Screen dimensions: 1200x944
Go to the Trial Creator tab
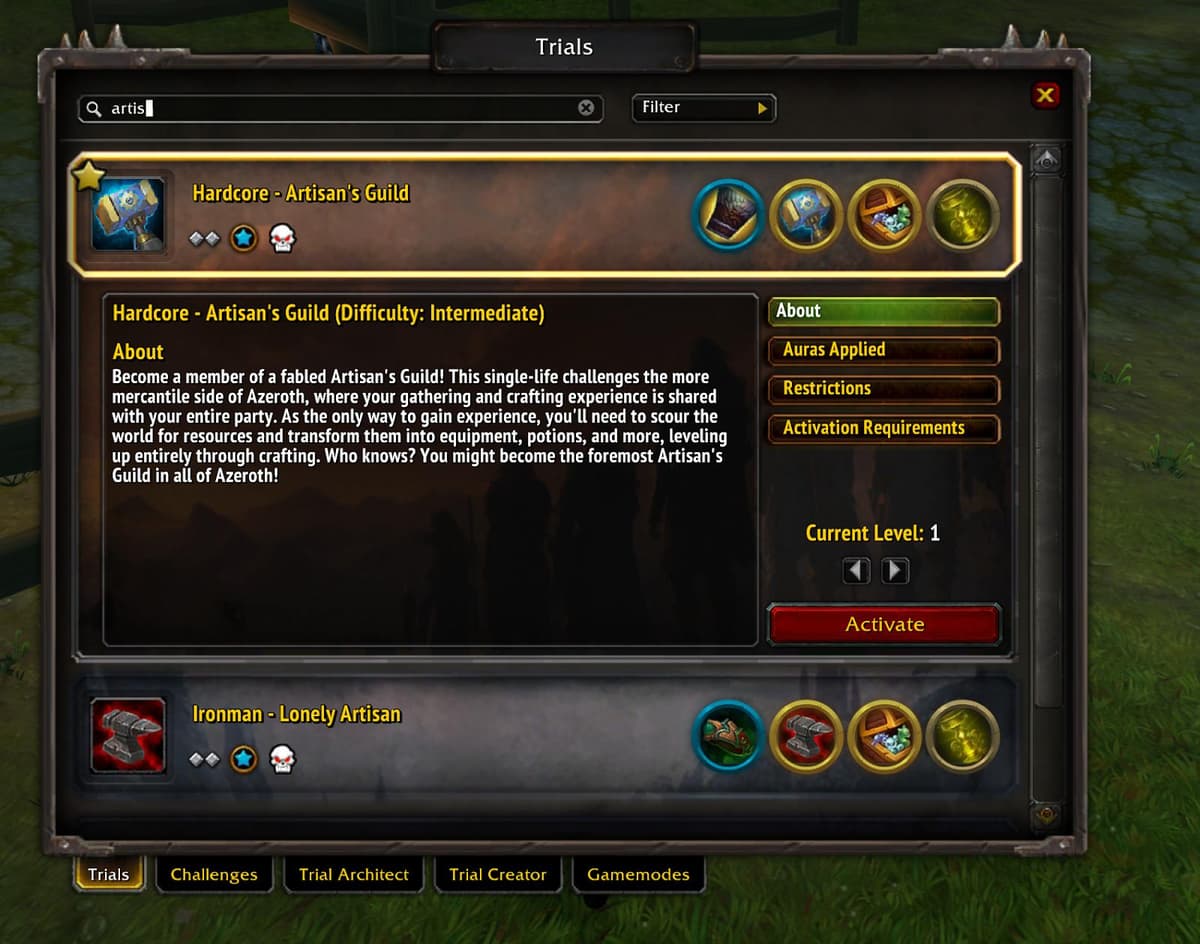point(498,874)
